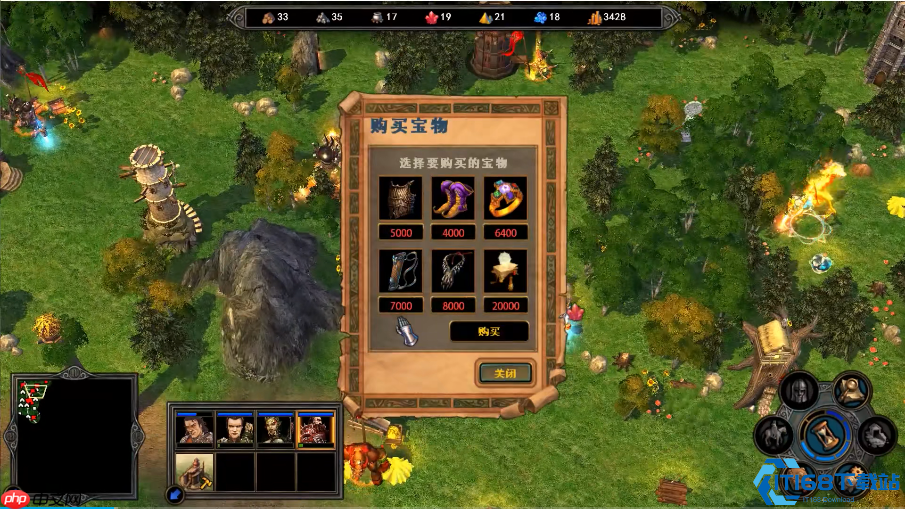Open the town portrait with hammer icon

195,470
